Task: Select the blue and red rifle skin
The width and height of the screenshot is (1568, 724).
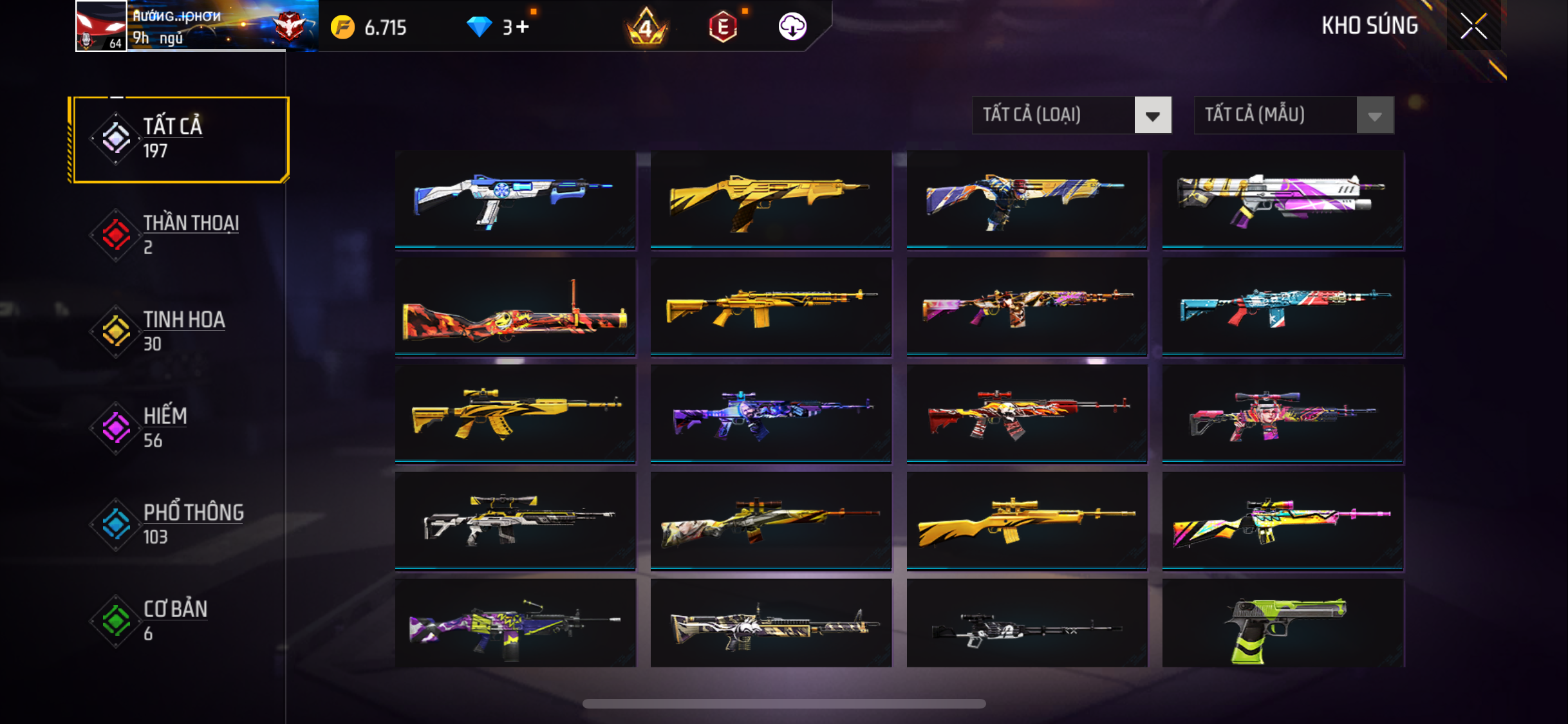Action: click(1282, 307)
